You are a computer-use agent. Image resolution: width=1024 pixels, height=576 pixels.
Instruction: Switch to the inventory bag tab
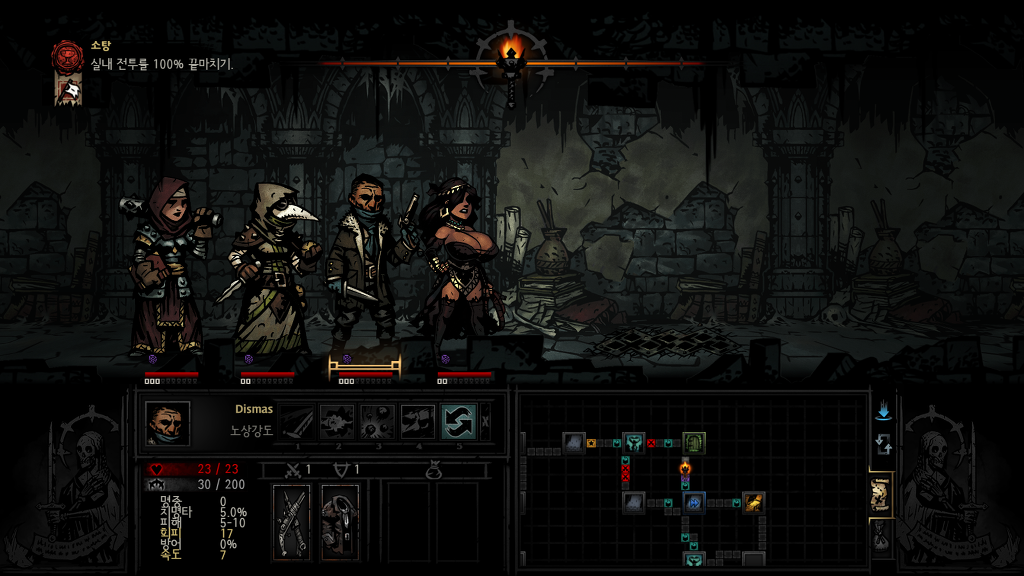tap(882, 539)
